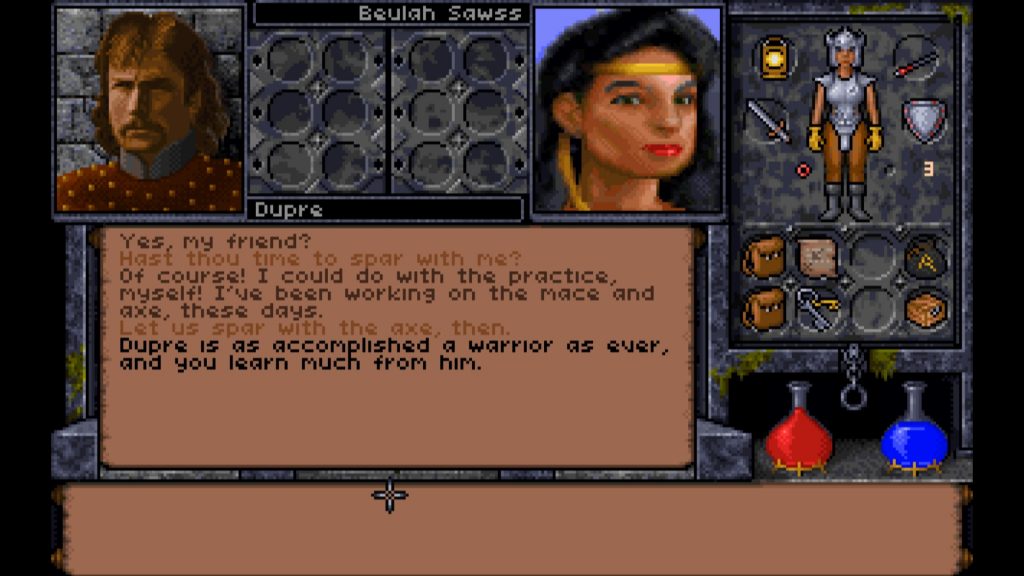Pull the chain below the inventory panel
Image resolution: width=1024 pixels, height=576 pixels.
point(852,380)
